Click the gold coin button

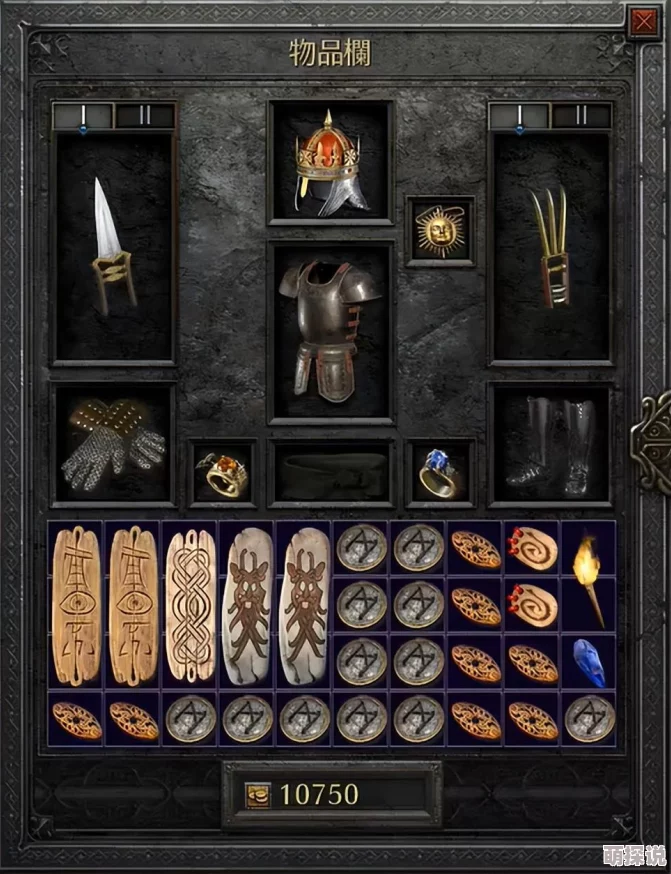click(x=258, y=795)
